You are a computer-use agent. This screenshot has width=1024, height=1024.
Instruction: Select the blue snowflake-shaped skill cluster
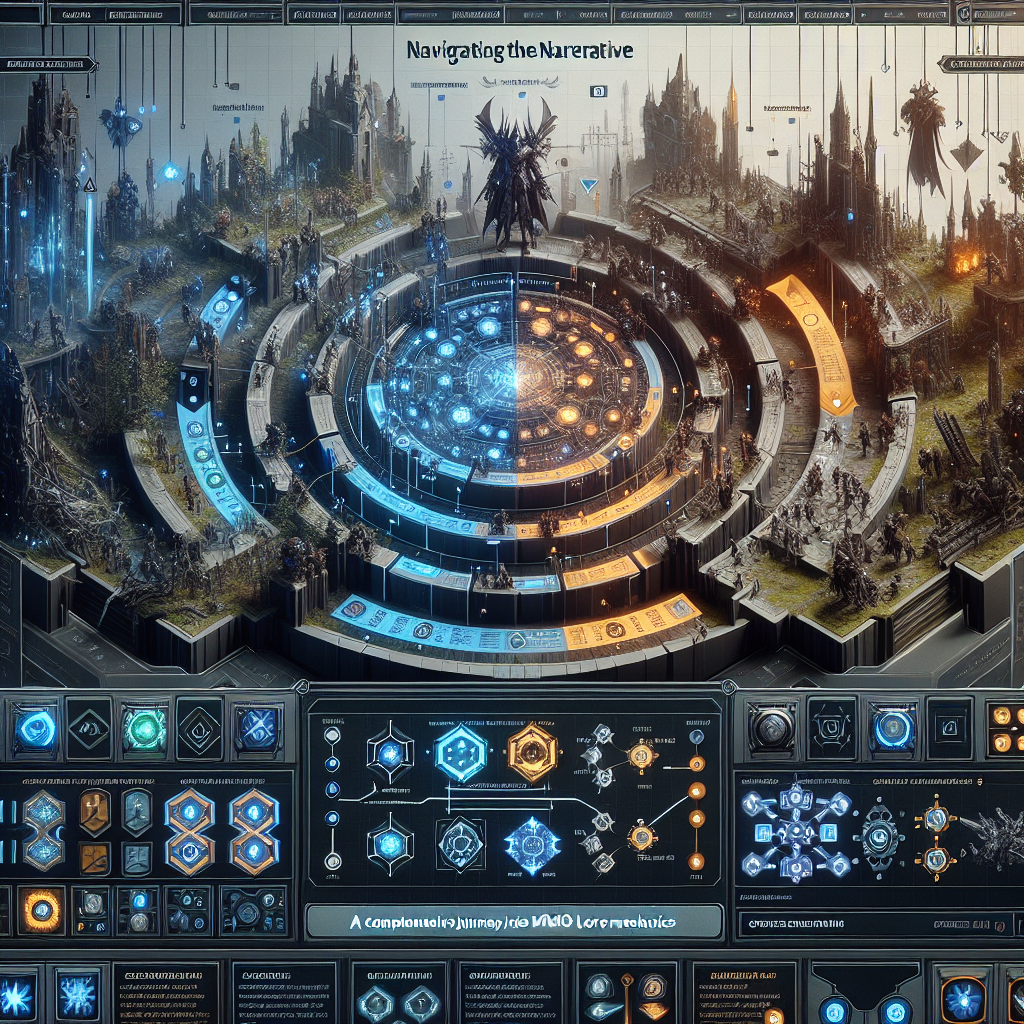797,830
